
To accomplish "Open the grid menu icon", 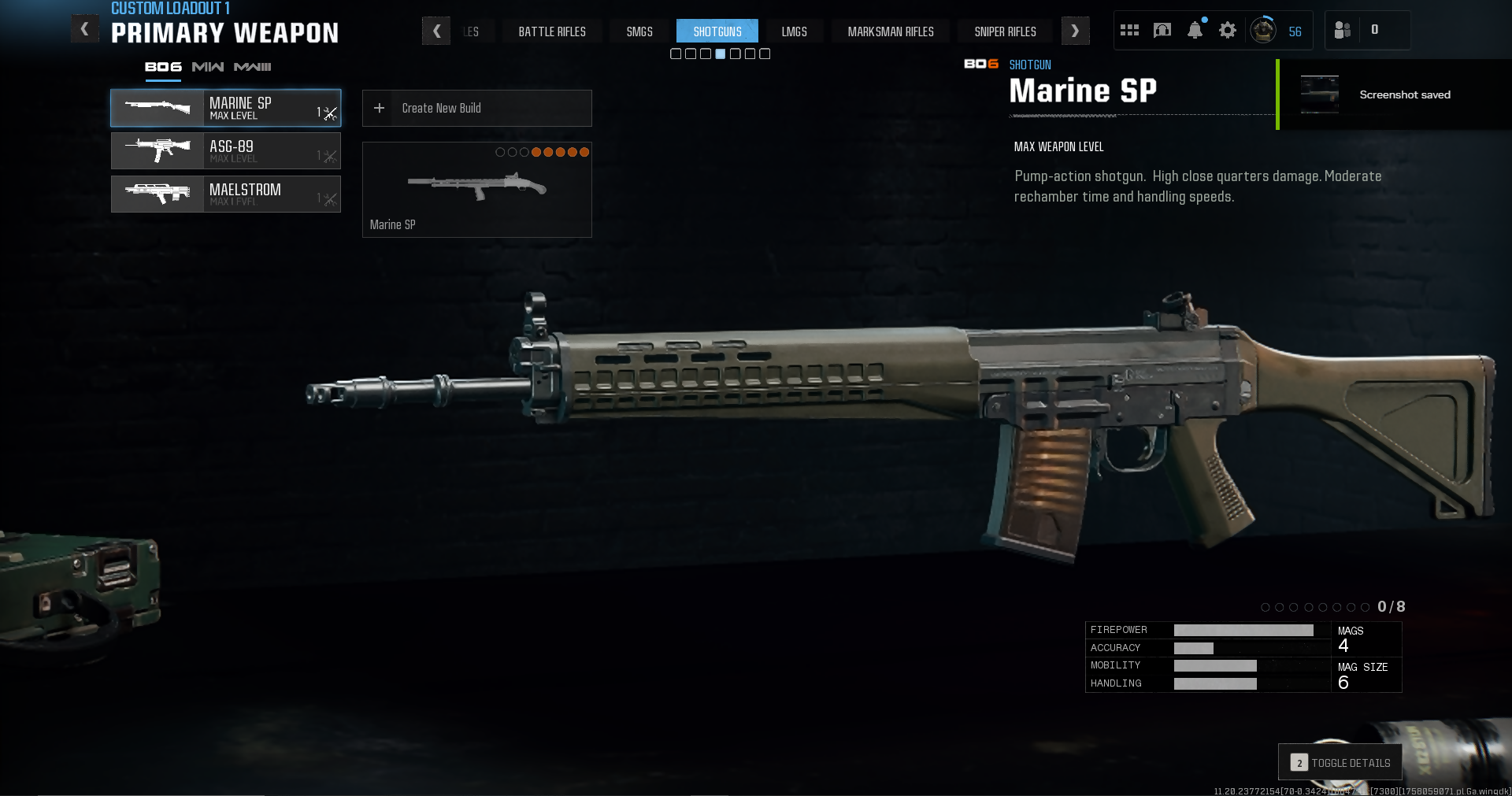I will click(x=1129, y=31).
